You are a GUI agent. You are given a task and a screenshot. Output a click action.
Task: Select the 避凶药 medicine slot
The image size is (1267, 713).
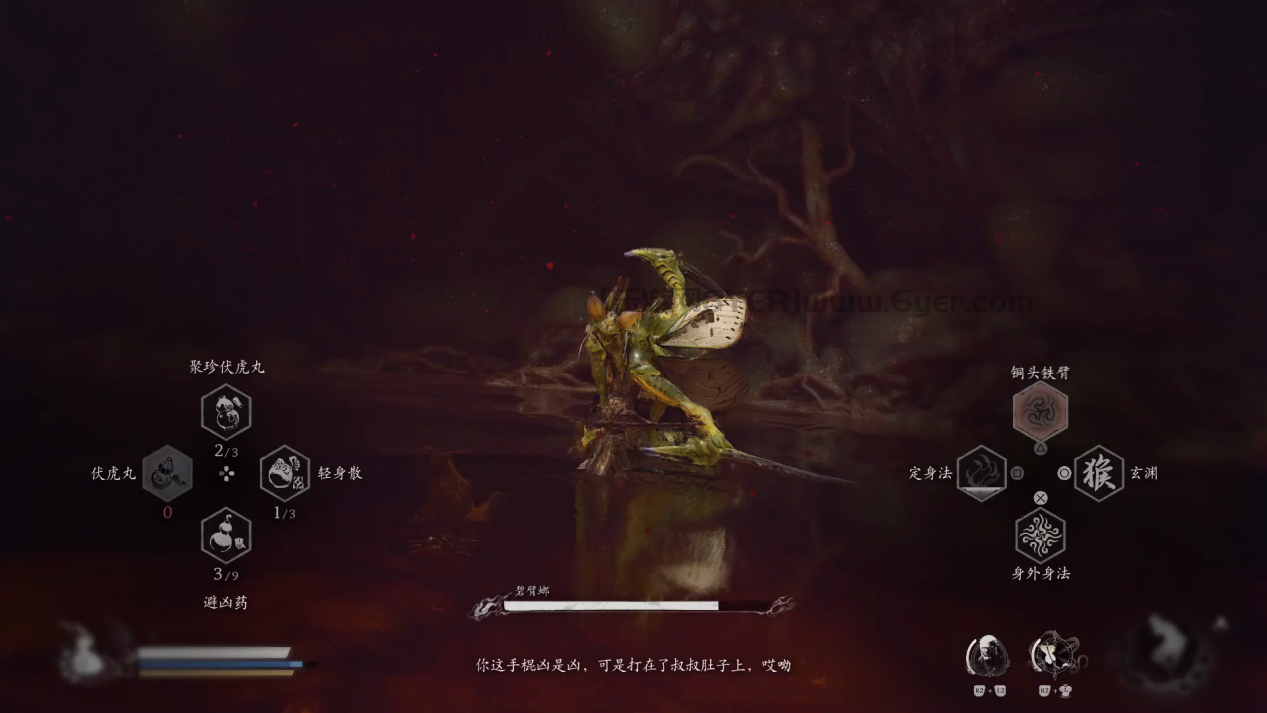point(226,535)
